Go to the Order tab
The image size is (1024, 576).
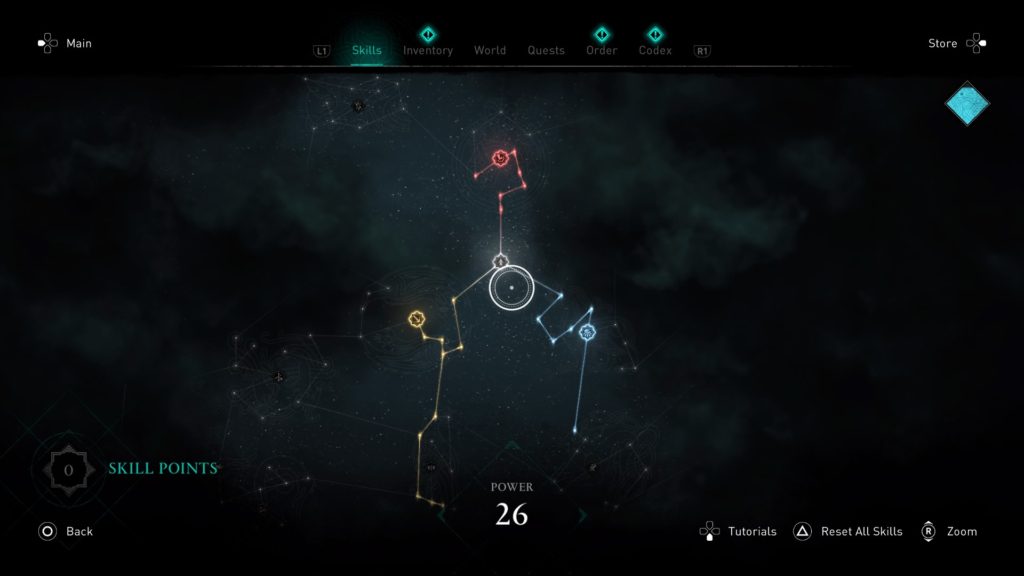pos(601,50)
